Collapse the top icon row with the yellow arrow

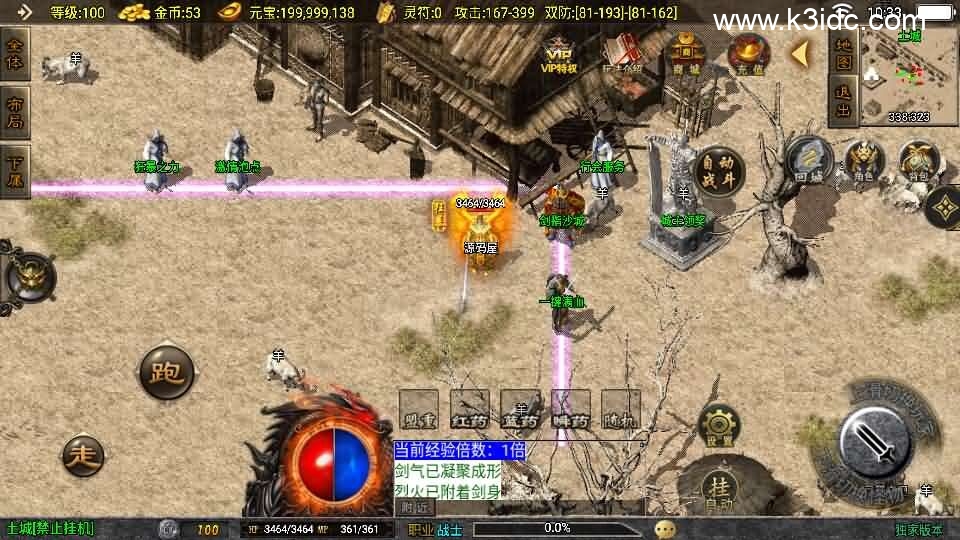tap(800, 52)
